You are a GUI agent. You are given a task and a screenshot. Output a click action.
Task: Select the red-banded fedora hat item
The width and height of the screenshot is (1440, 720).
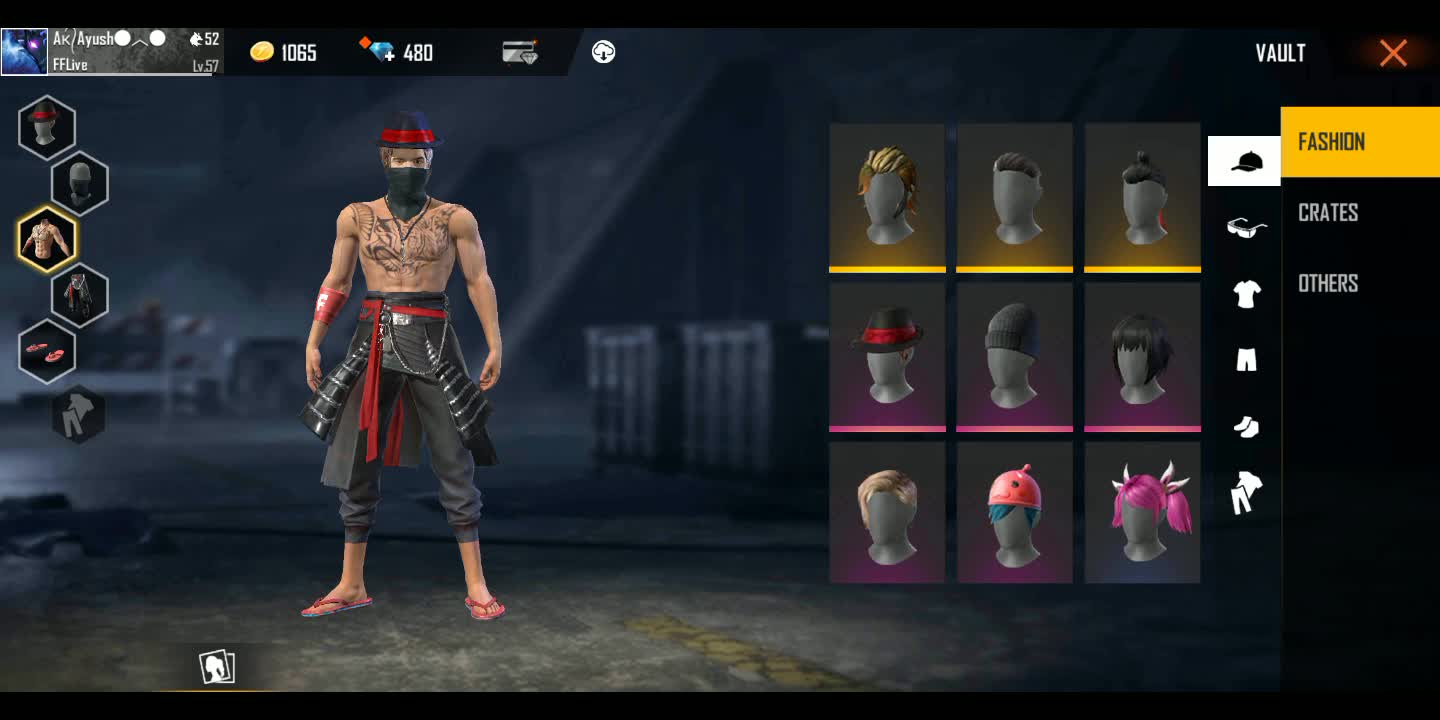pyautogui.click(x=887, y=356)
